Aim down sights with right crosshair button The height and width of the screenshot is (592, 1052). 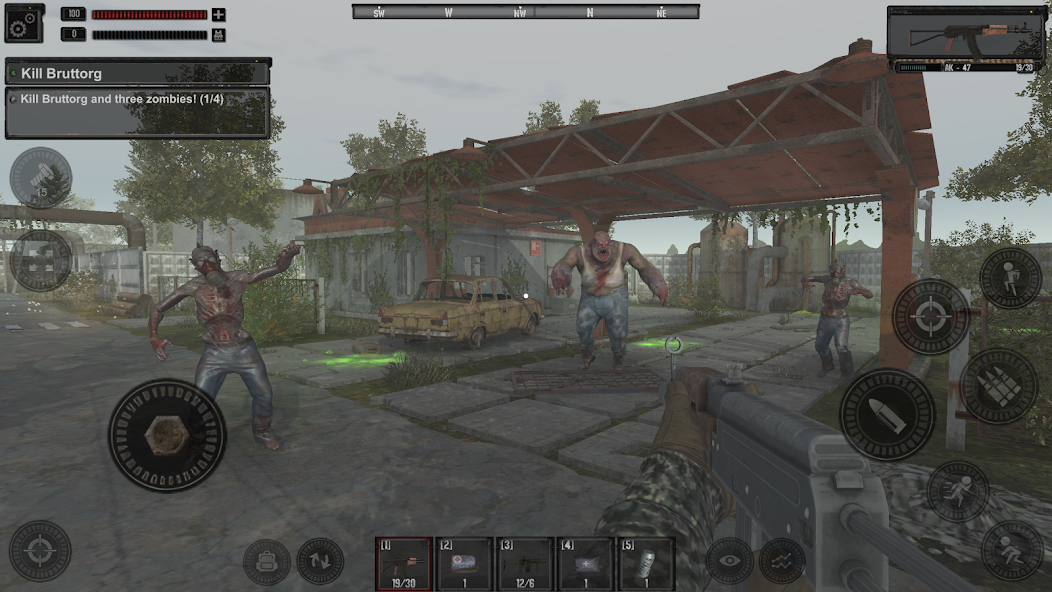click(x=930, y=317)
